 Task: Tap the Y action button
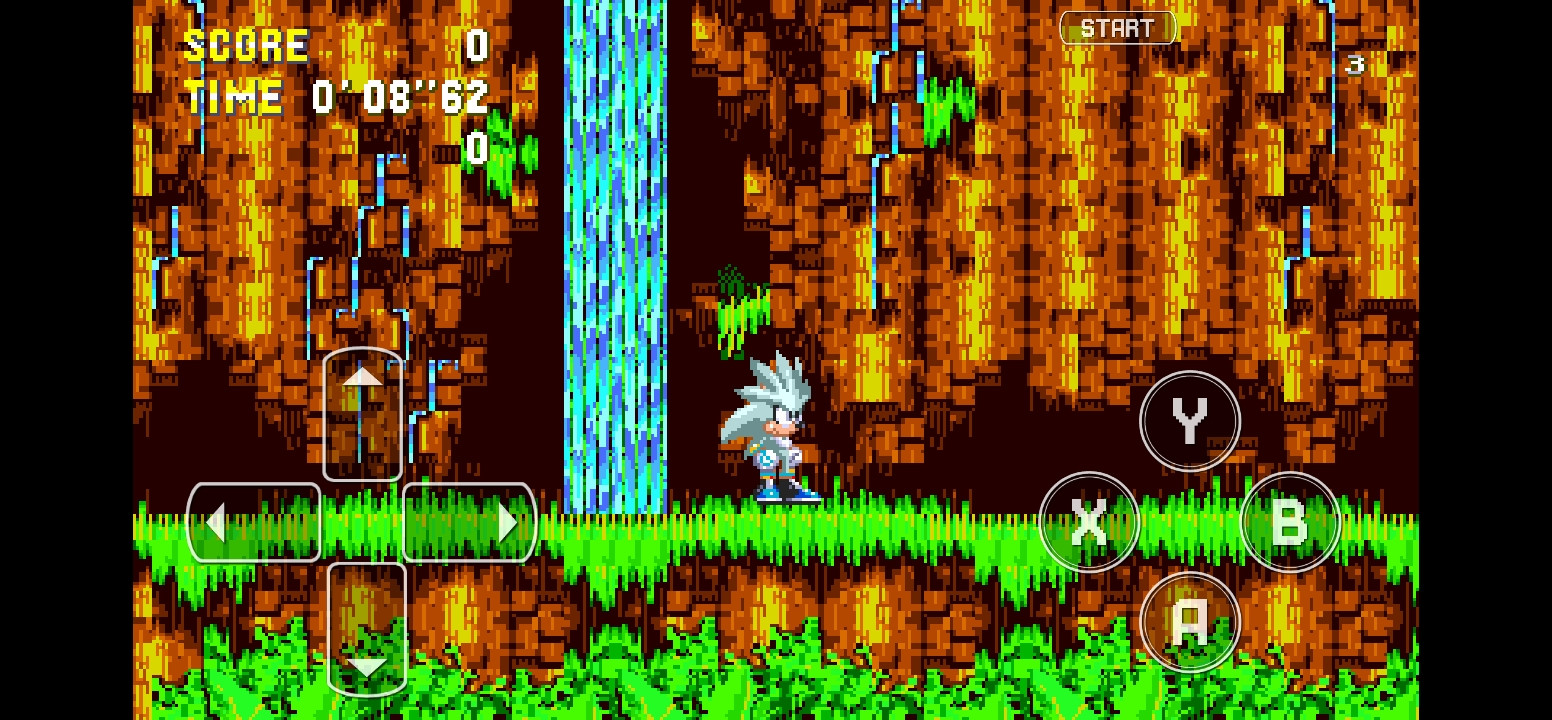tap(1189, 421)
